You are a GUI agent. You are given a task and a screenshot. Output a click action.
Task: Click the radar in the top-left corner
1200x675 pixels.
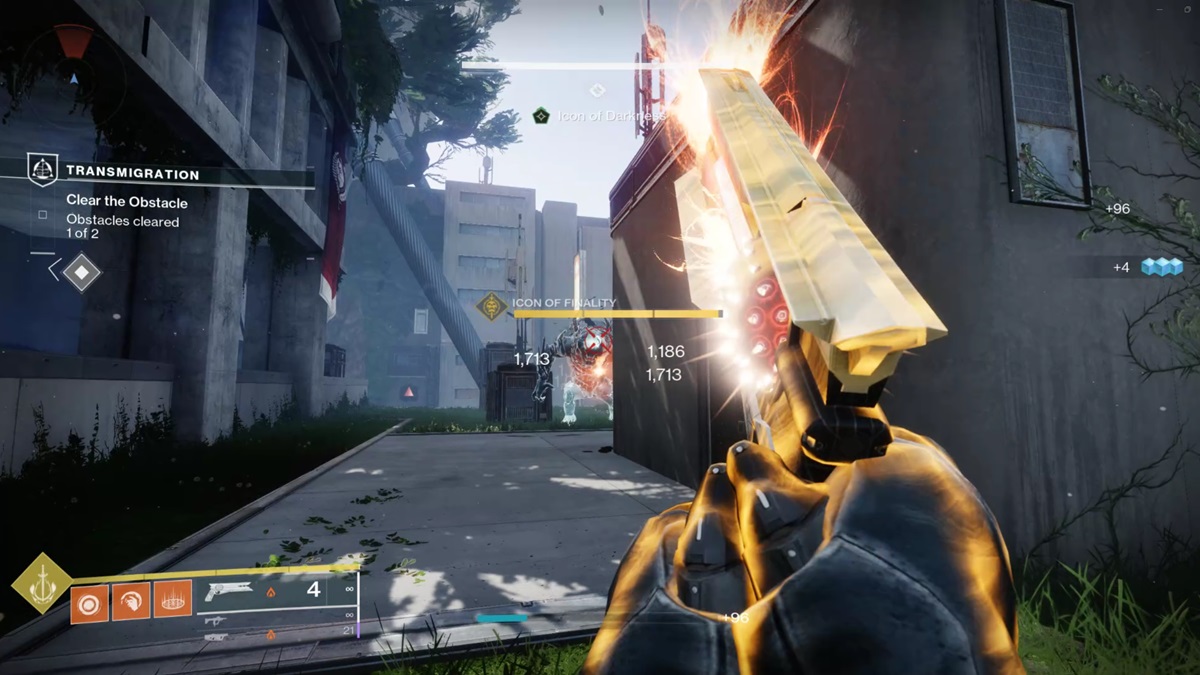[72, 62]
